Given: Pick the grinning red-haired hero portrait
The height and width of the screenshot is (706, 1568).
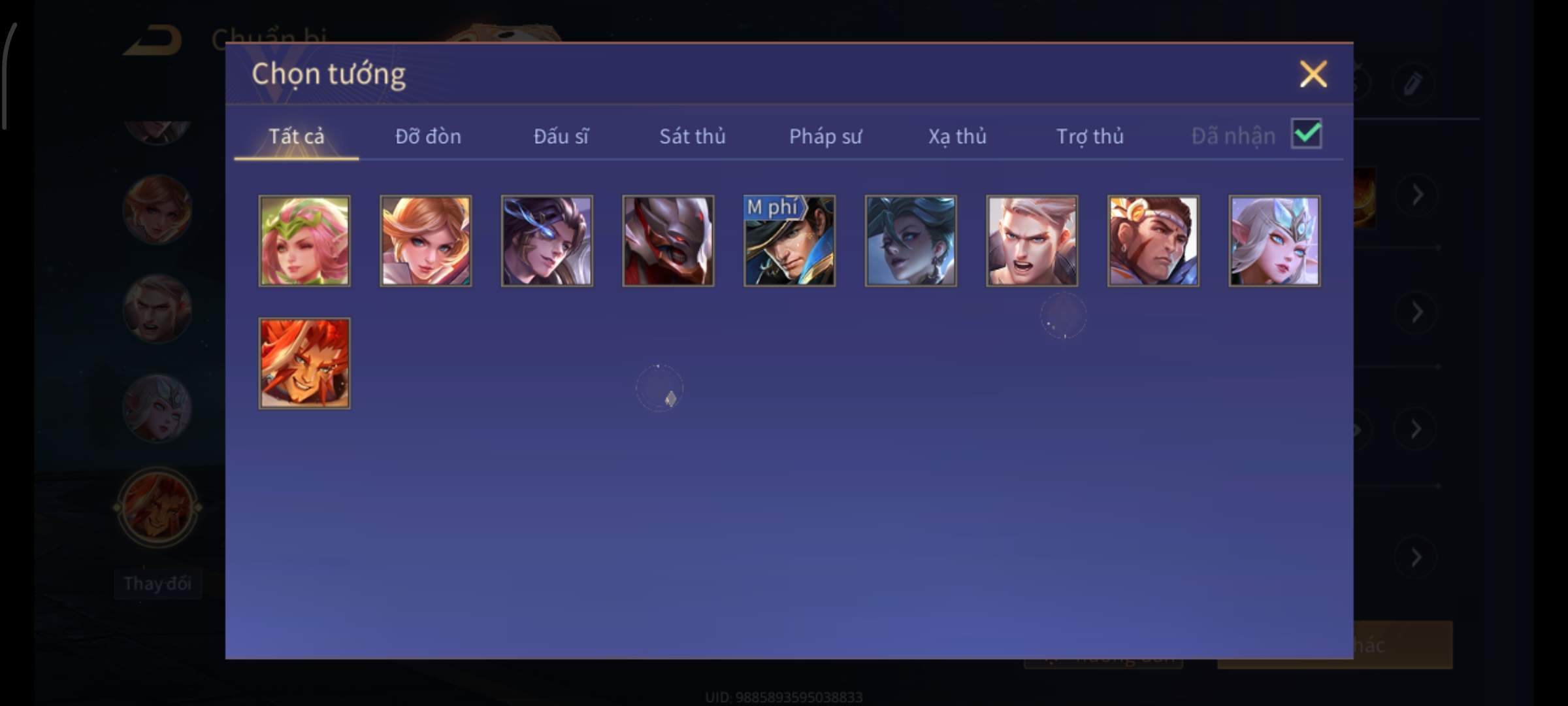Looking at the screenshot, I should (x=304, y=363).
